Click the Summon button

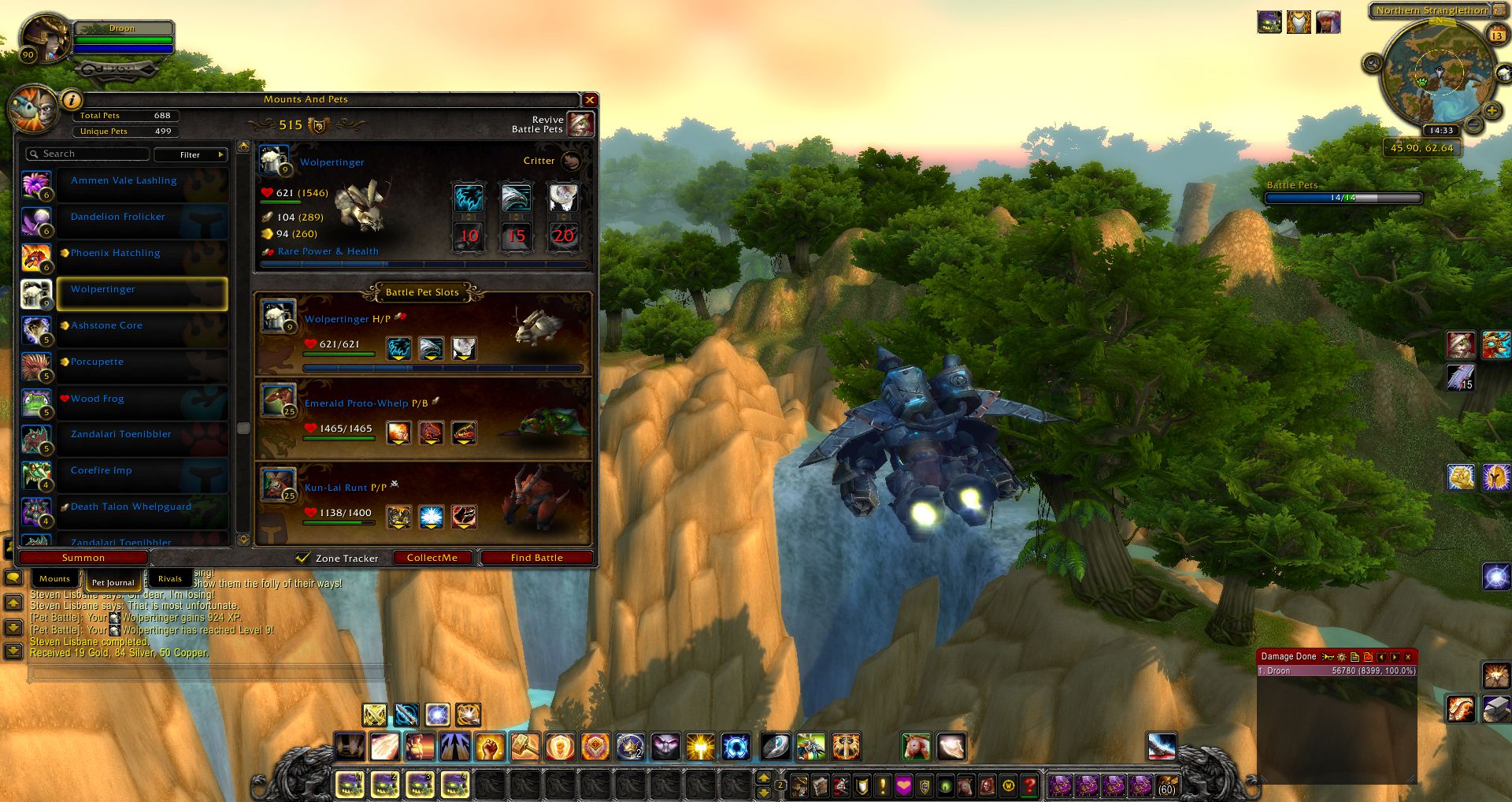83,558
